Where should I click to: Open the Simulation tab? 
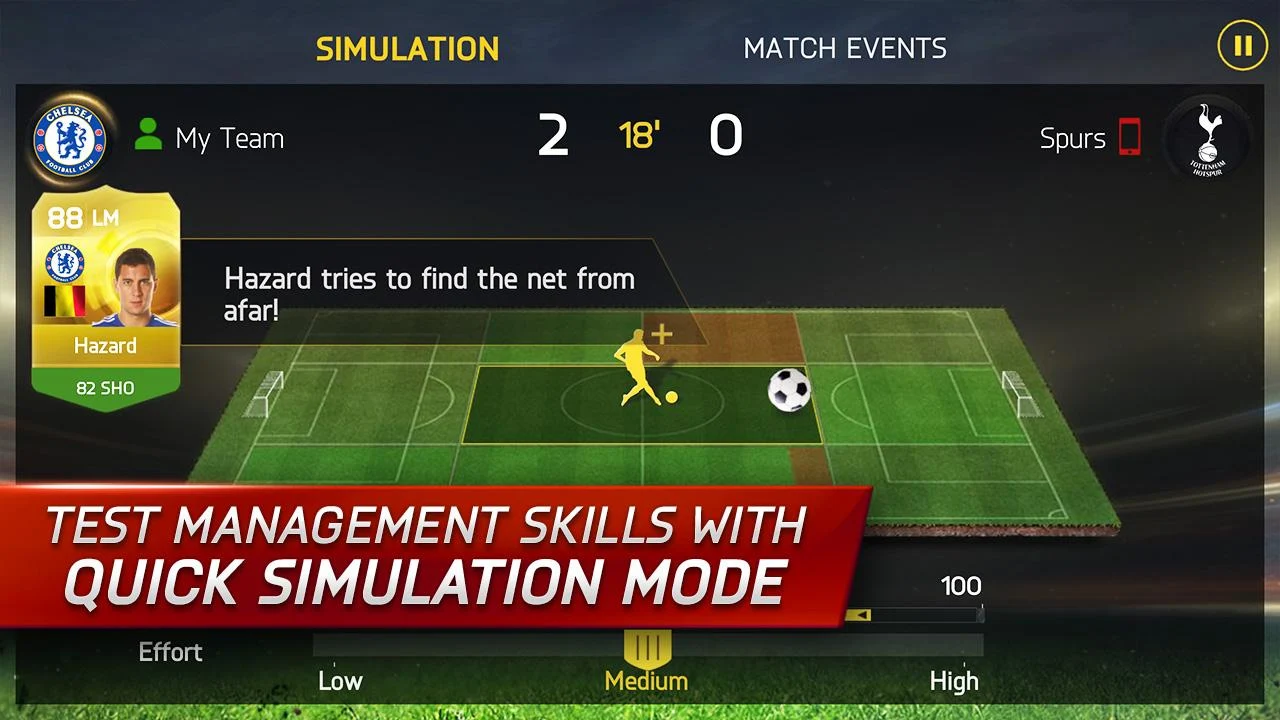click(x=407, y=48)
